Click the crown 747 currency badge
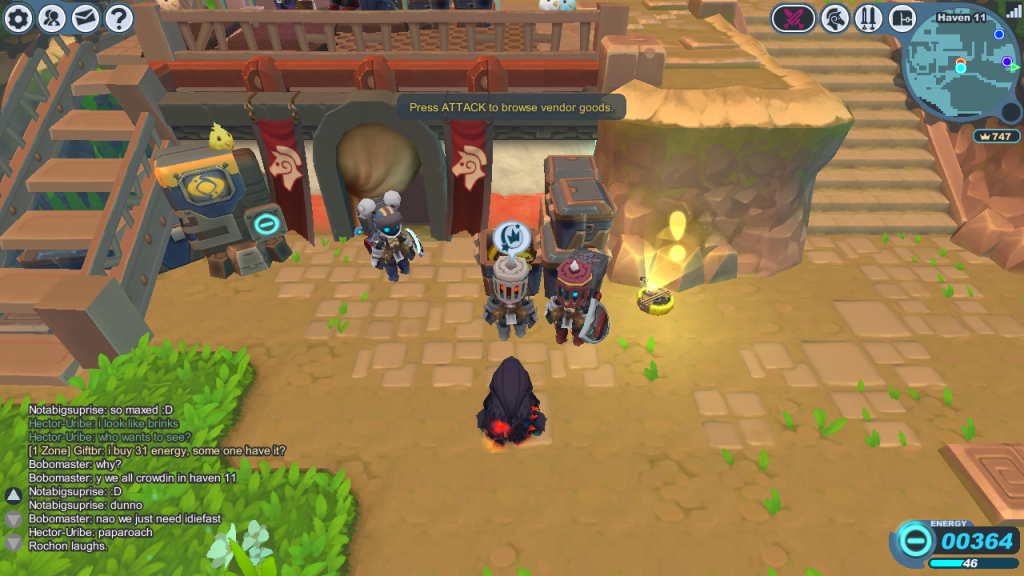The width and height of the screenshot is (1024, 576). 996,136
